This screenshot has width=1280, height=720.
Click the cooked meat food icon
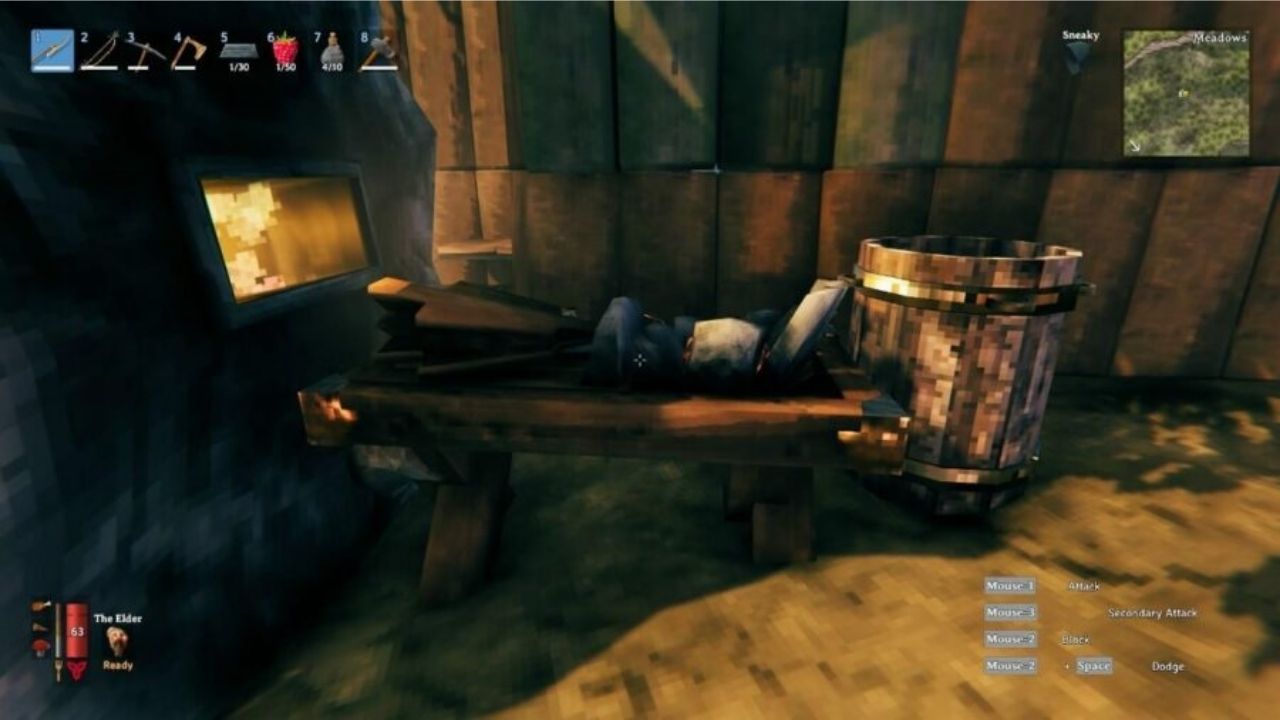(x=41, y=606)
